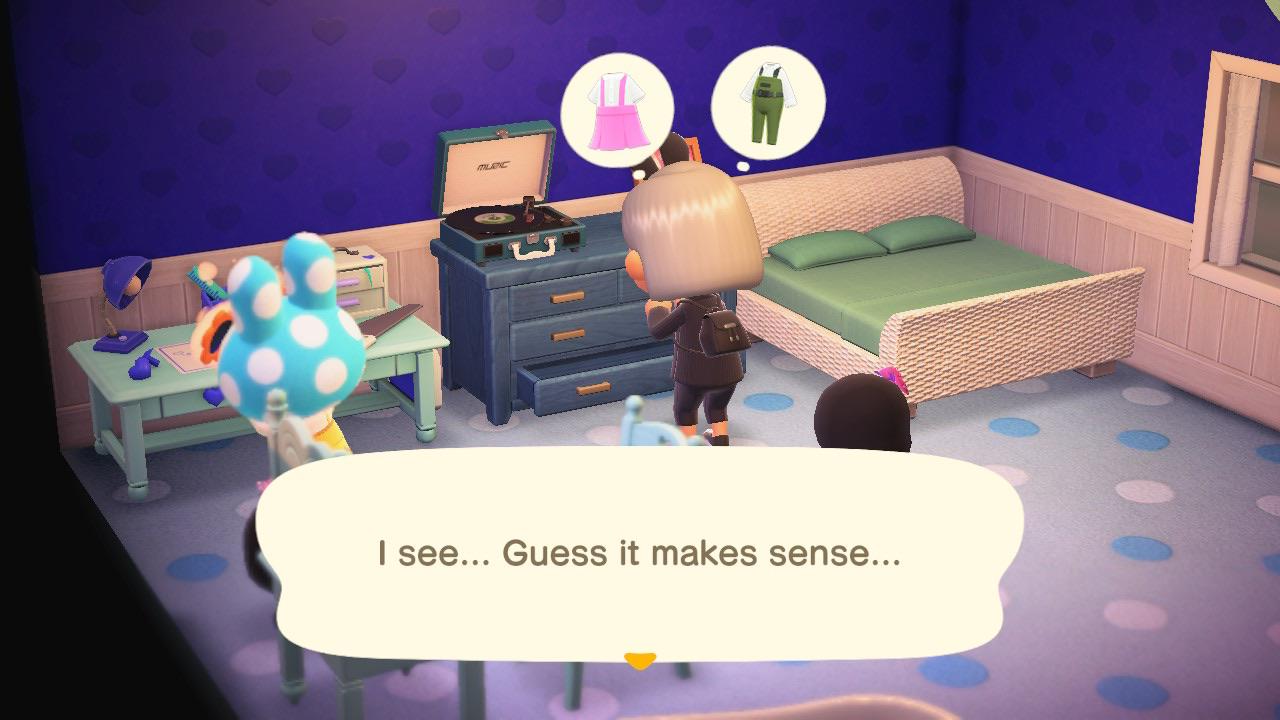Expand the yellow dialogue continue arrow
Image resolution: width=1280 pixels, height=720 pixels.
coord(640,655)
